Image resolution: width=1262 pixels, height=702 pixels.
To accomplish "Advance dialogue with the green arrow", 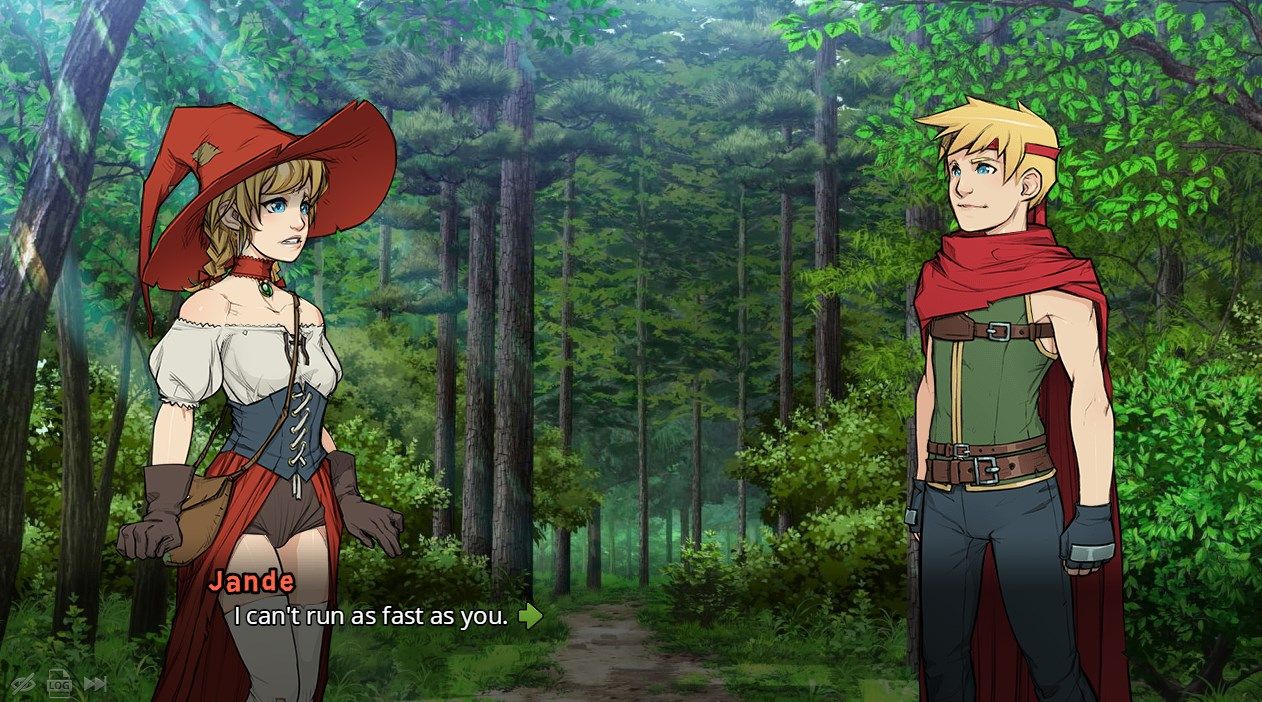I will click(530, 616).
